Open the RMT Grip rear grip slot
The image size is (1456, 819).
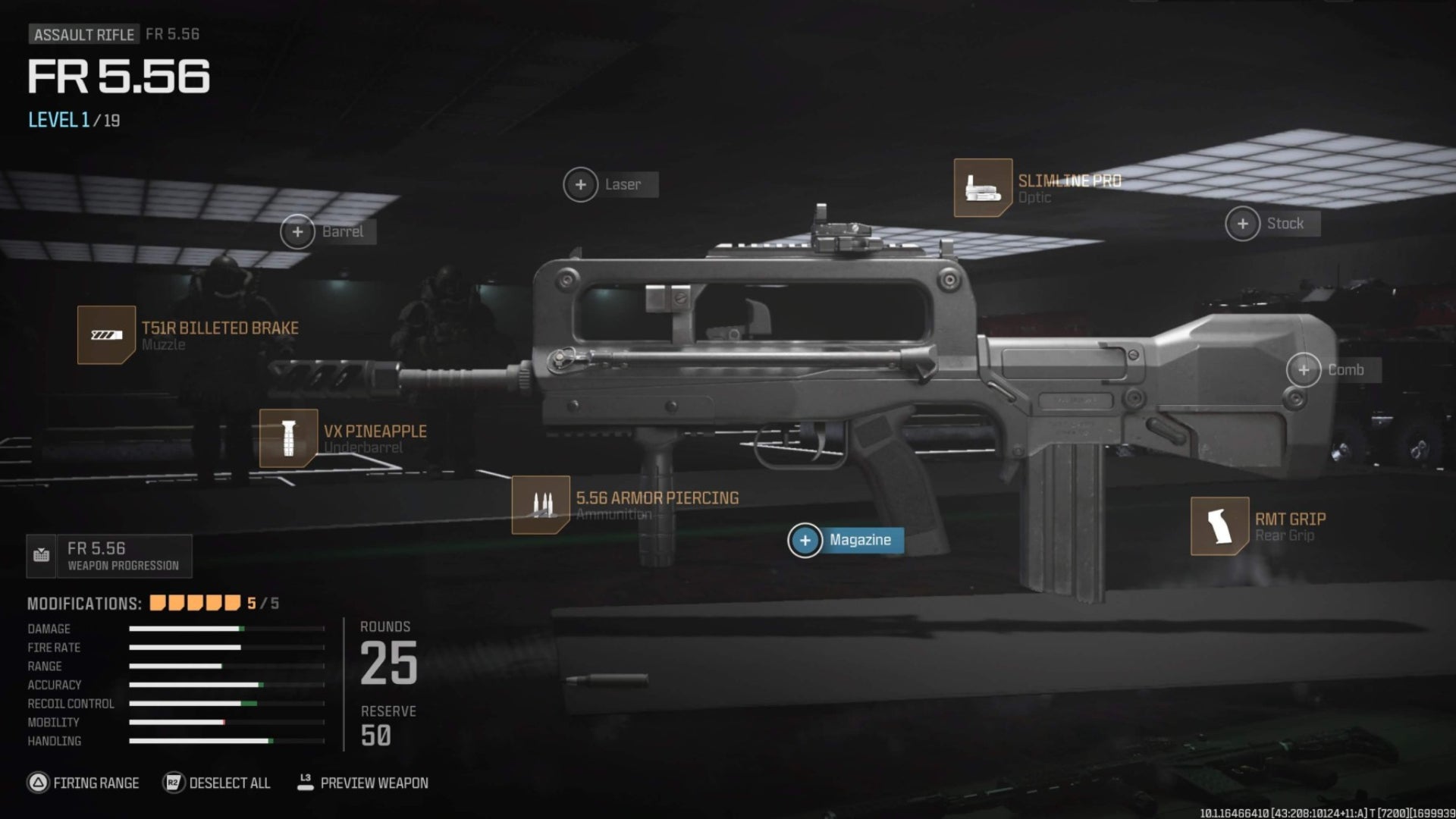(1220, 526)
